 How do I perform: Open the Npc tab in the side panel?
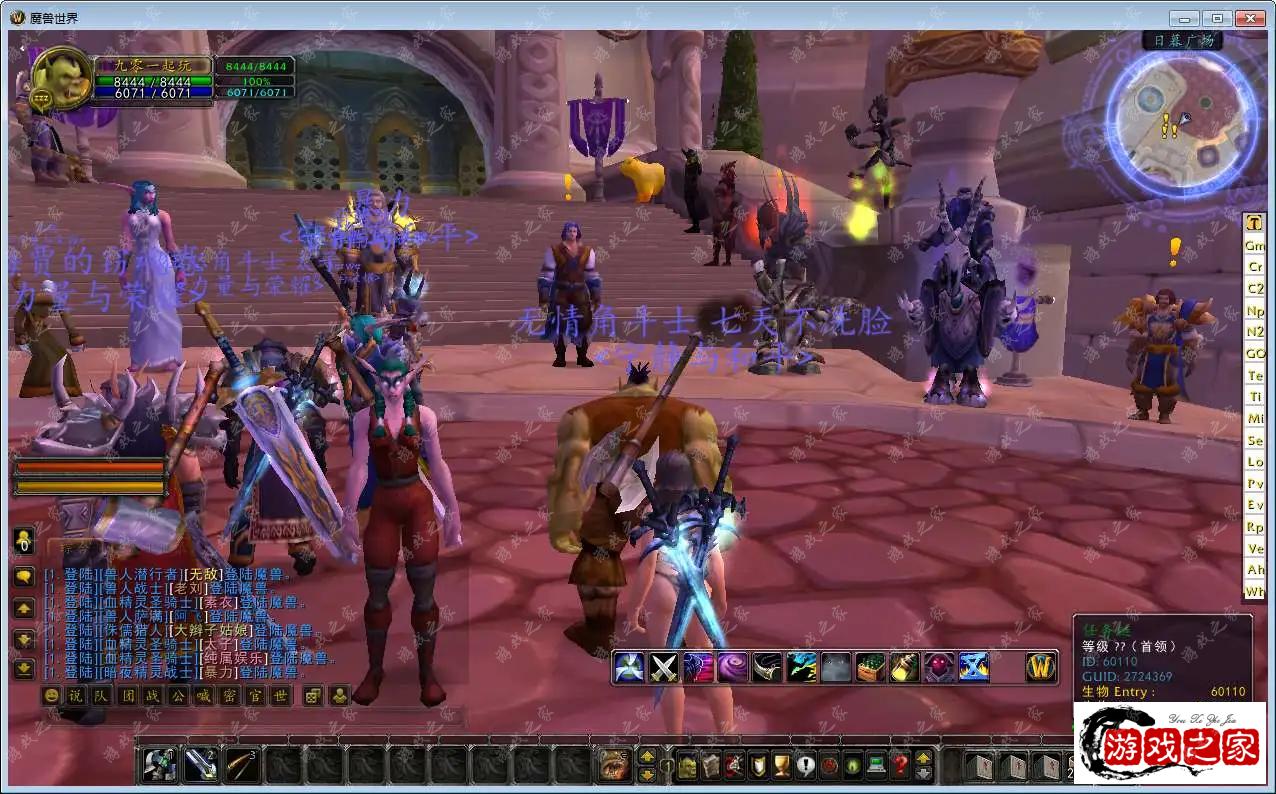[x=1255, y=311]
